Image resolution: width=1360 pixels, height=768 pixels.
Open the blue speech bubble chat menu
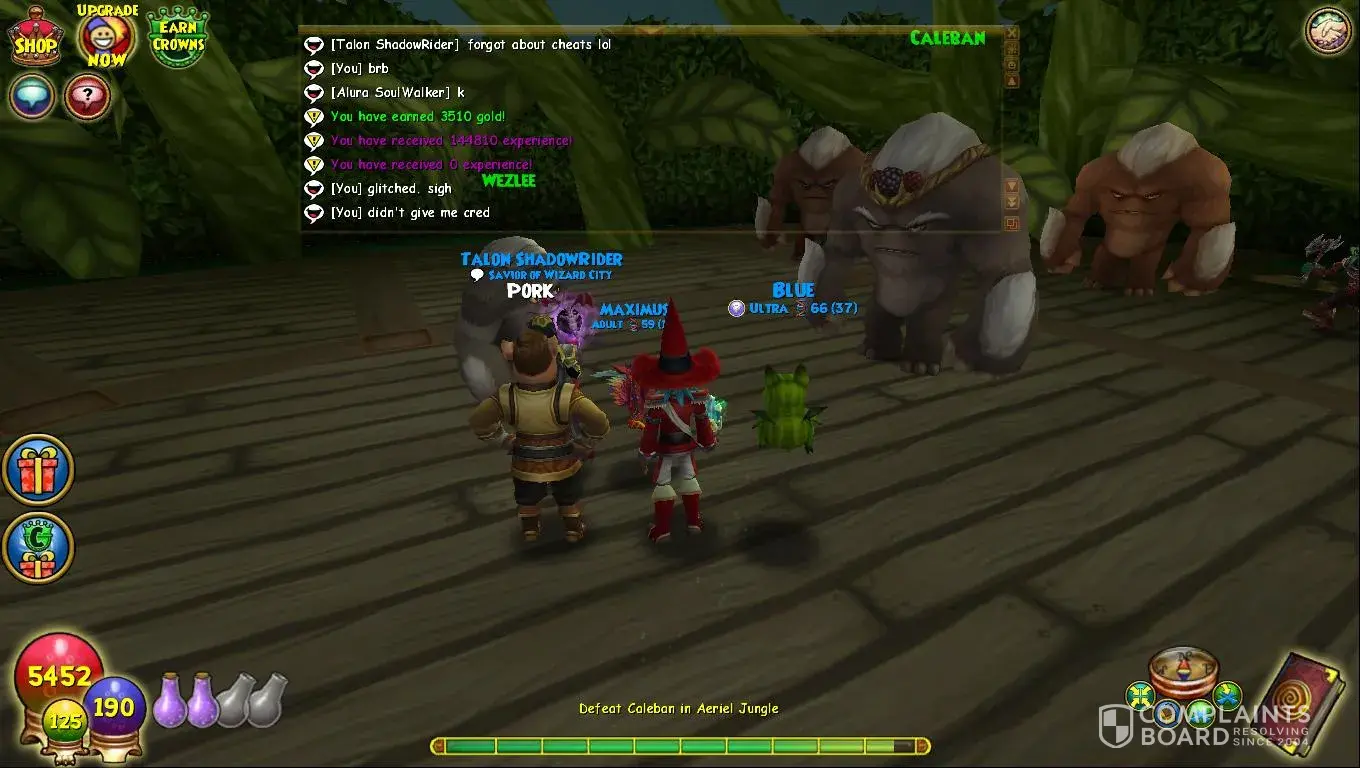(32, 97)
